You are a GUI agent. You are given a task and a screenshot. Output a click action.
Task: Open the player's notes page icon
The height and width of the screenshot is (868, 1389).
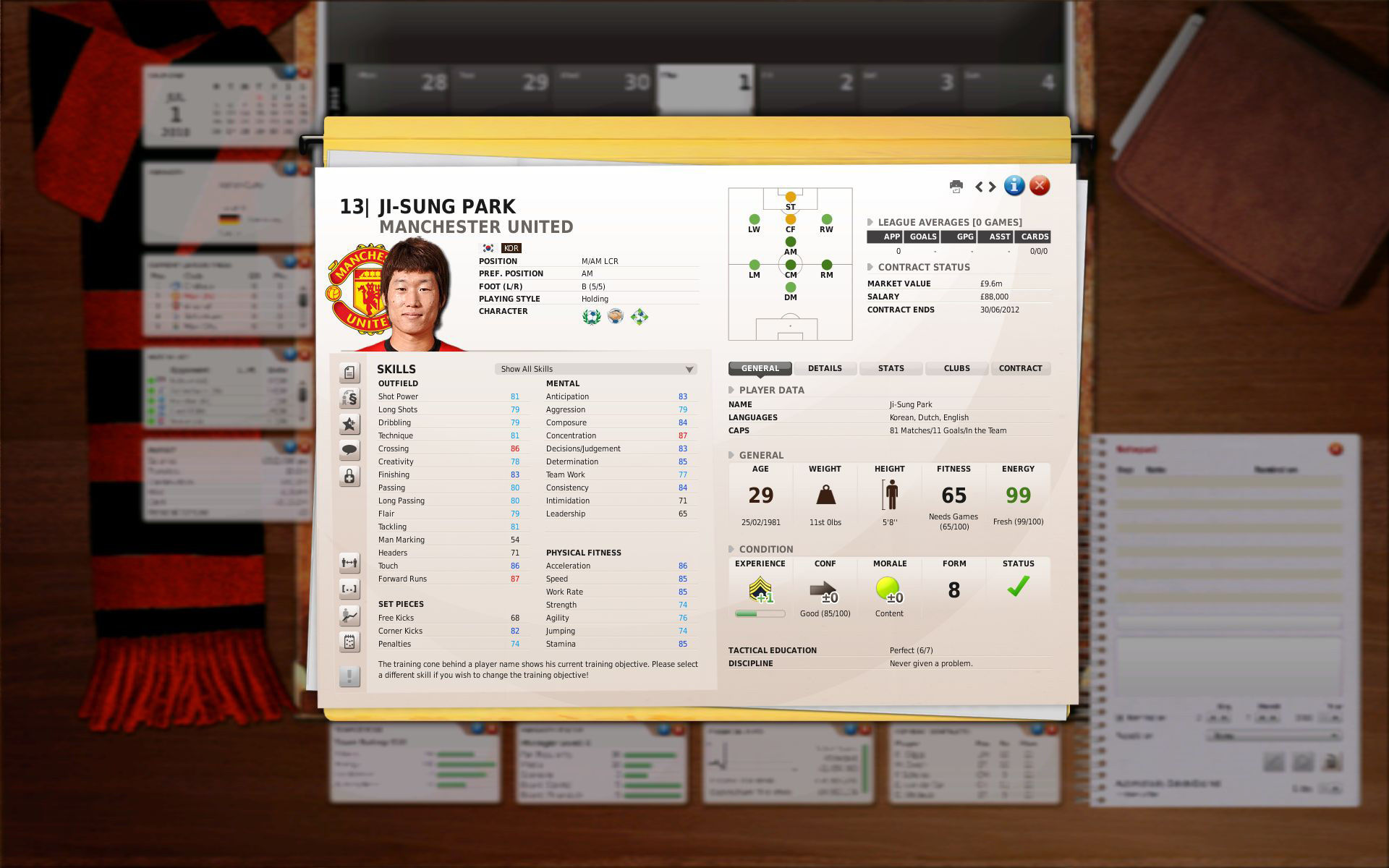click(349, 373)
